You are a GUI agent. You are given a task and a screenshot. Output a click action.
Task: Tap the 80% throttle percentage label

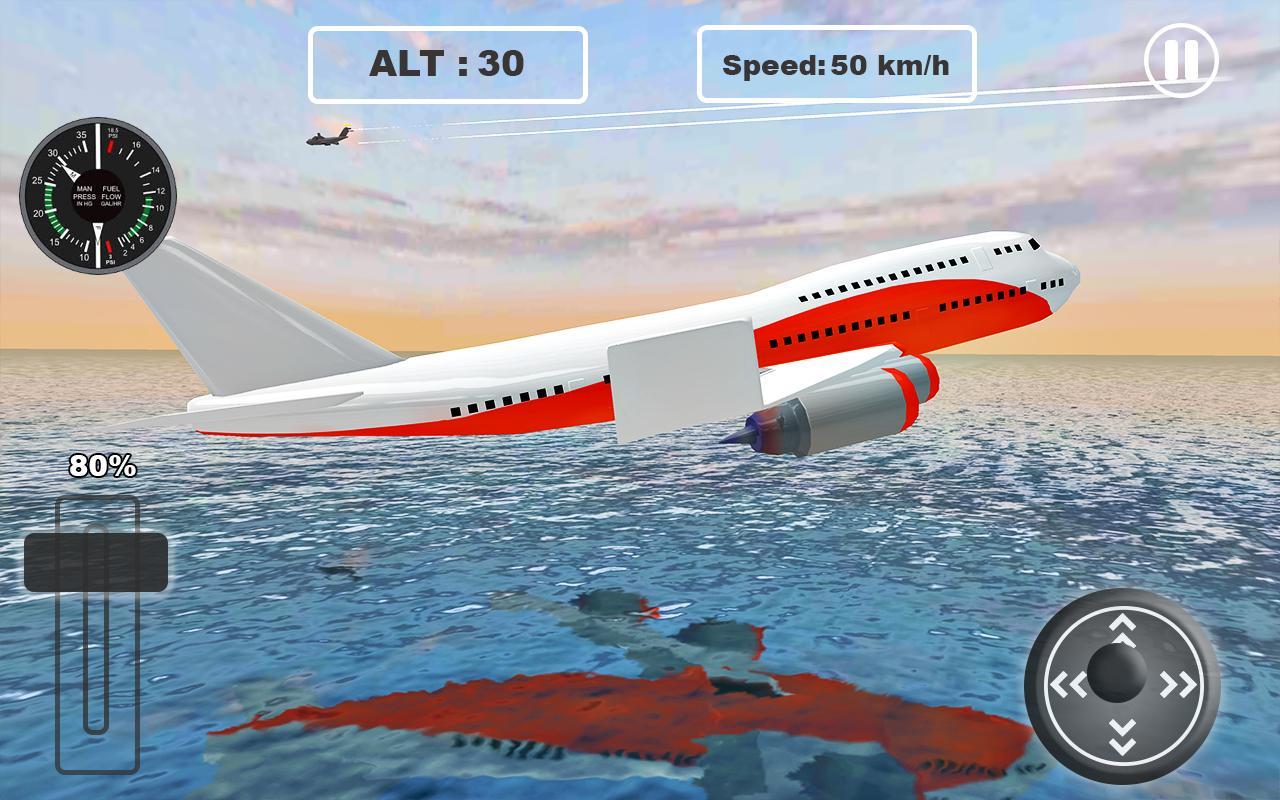101,466
